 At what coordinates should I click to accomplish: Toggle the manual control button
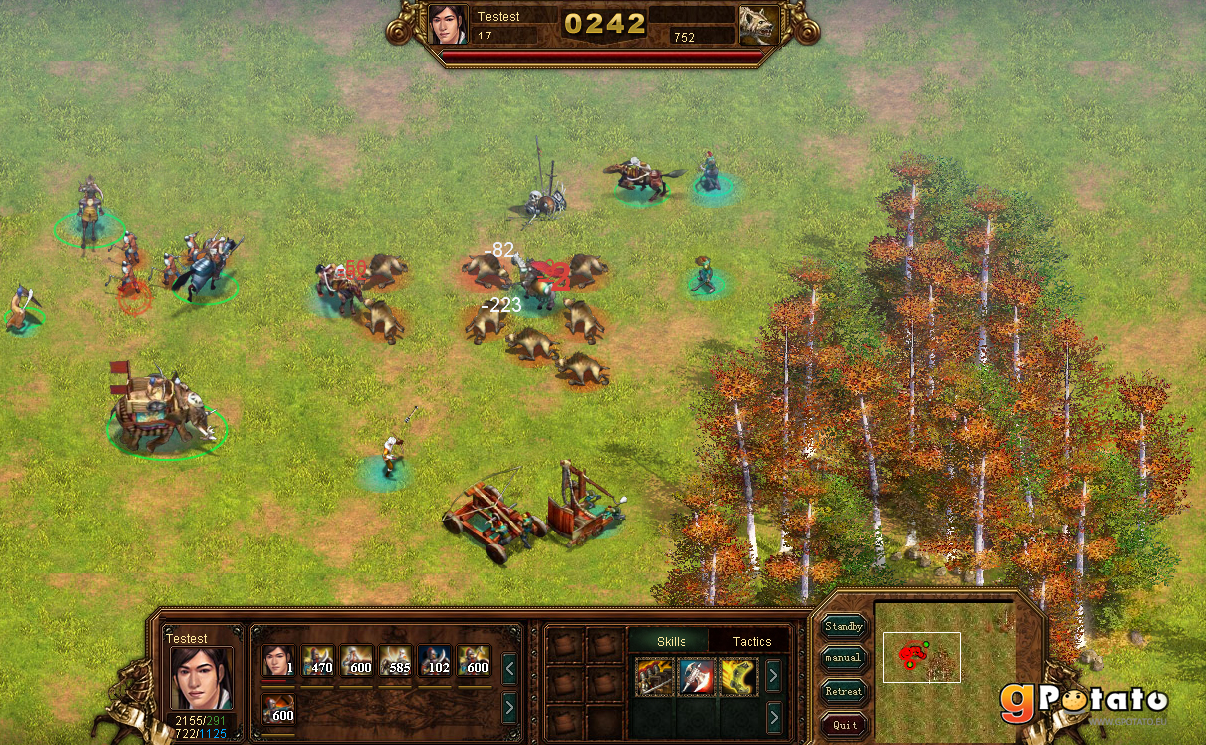tap(844, 659)
